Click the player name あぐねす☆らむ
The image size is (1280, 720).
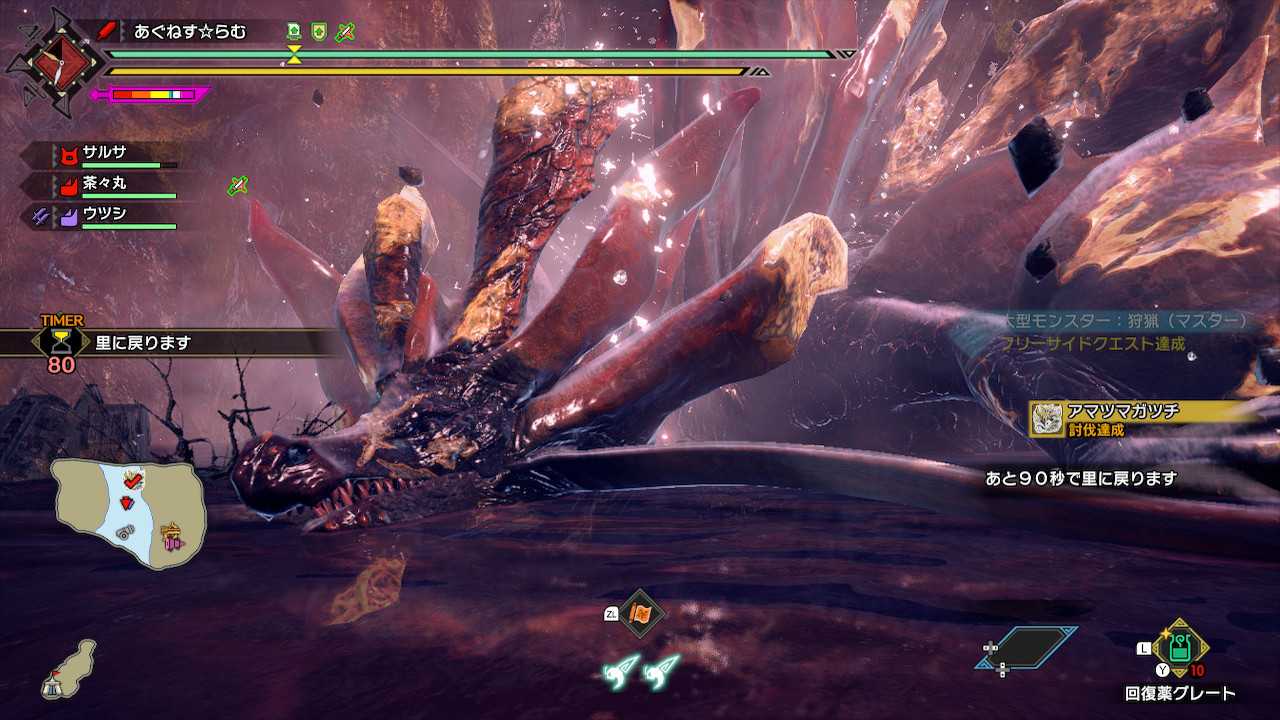[190, 32]
